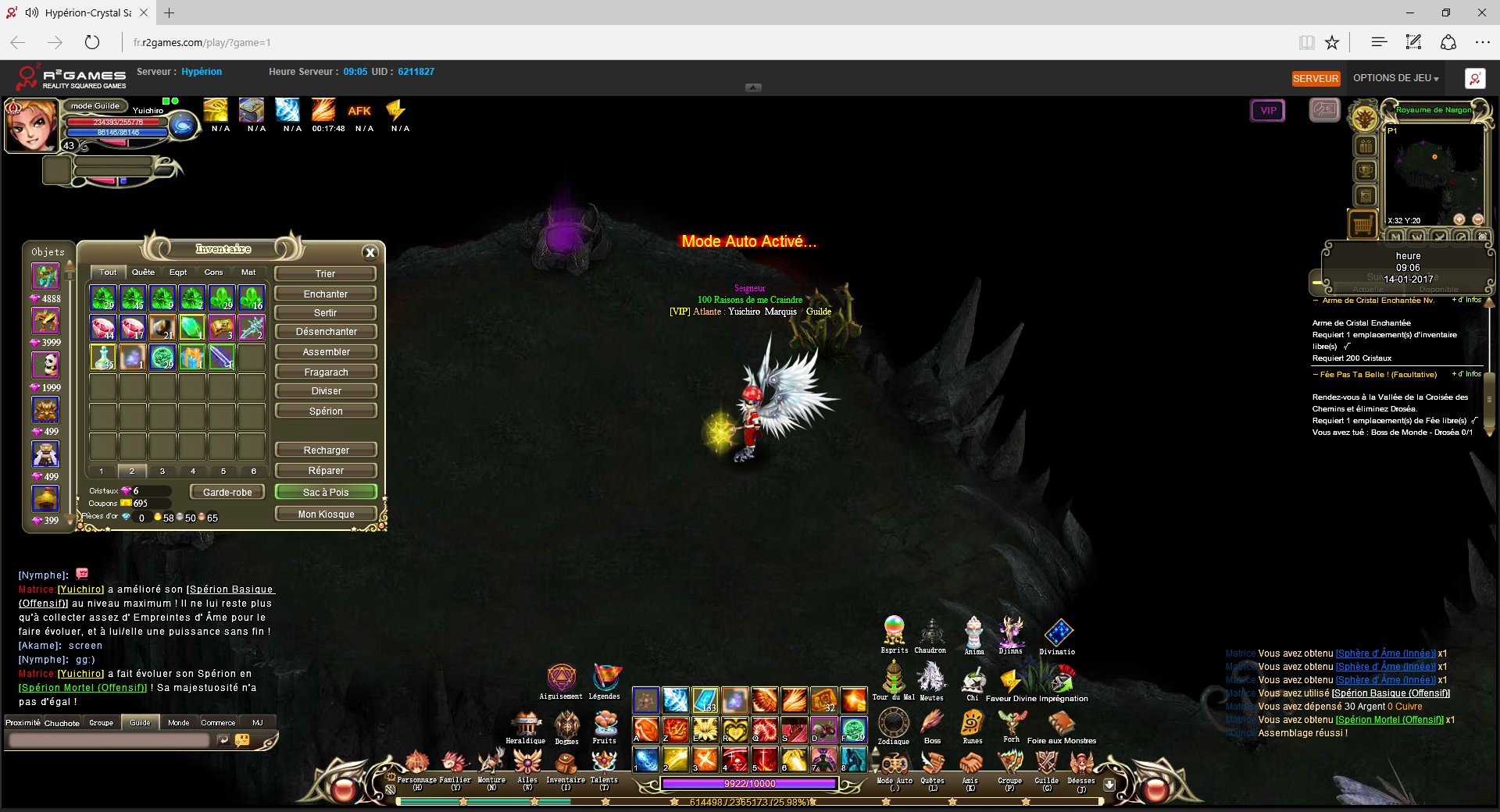
Task: Click the chat message input box
Action: click(x=109, y=740)
